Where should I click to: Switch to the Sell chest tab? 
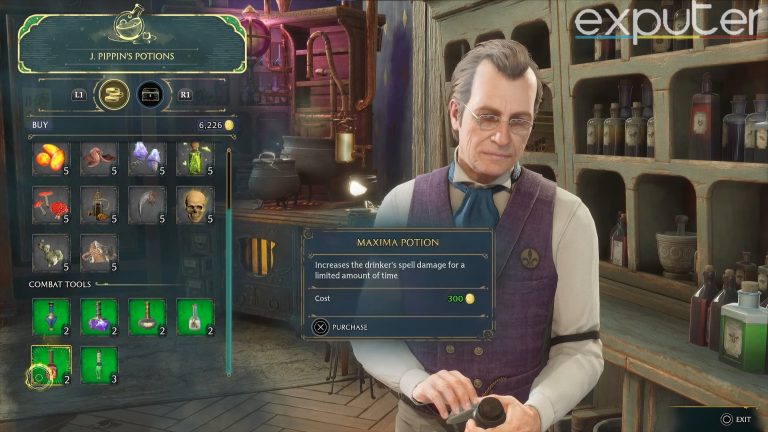[x=151, y=94]
